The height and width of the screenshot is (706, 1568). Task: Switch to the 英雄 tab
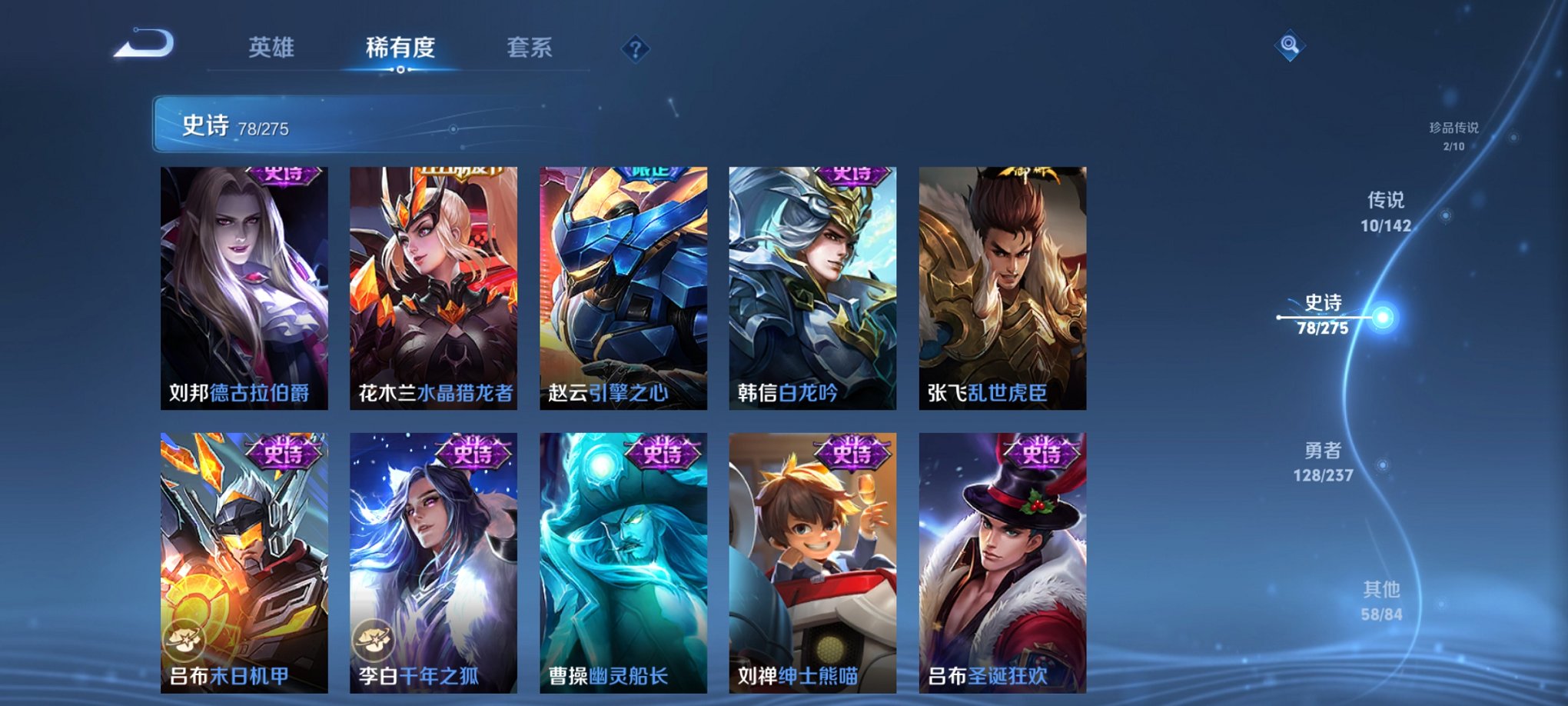273,46
